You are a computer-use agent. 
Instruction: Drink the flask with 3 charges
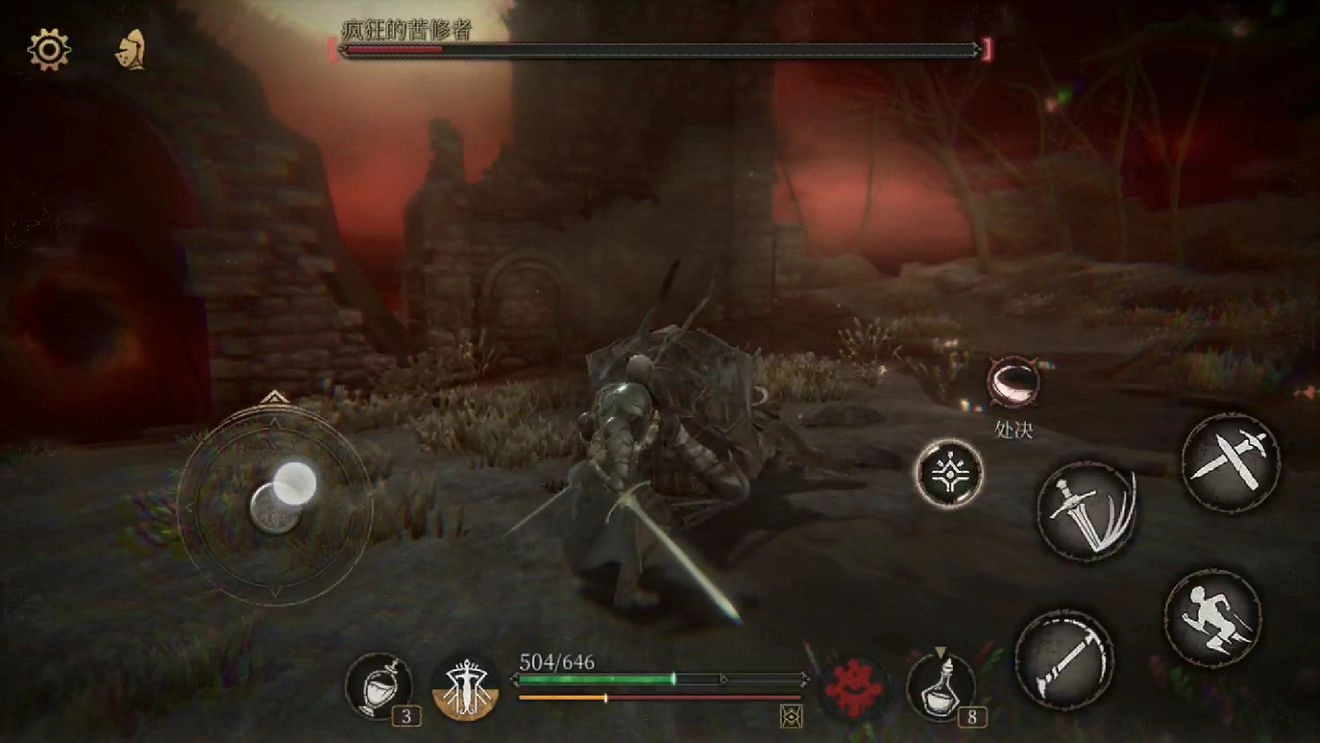click(x=379, y=688)
